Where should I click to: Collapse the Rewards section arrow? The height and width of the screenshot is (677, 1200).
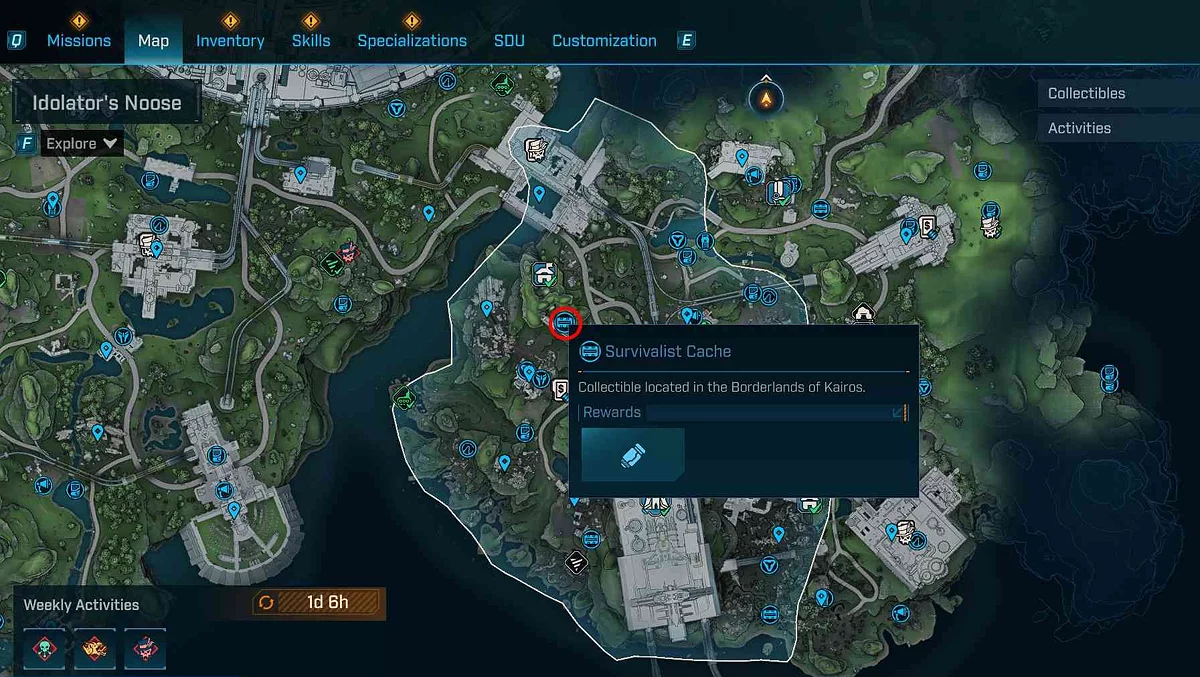click(x=898, y=412)
